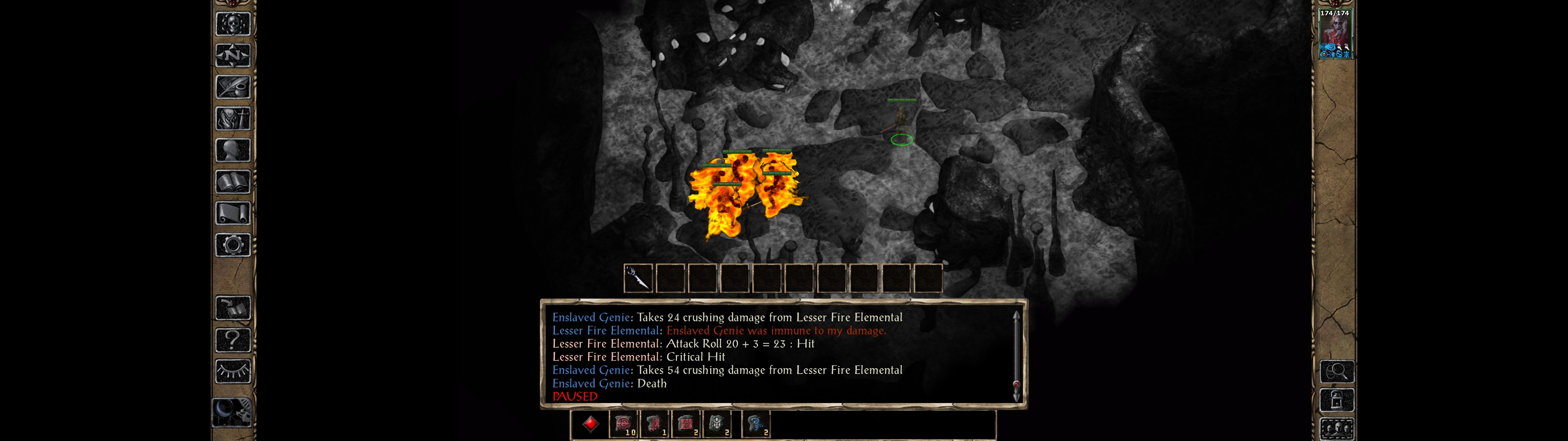Select the blue swirl spell scroll
The height and width of the screenshot is (441, 1568).
[x=756, y=424]
